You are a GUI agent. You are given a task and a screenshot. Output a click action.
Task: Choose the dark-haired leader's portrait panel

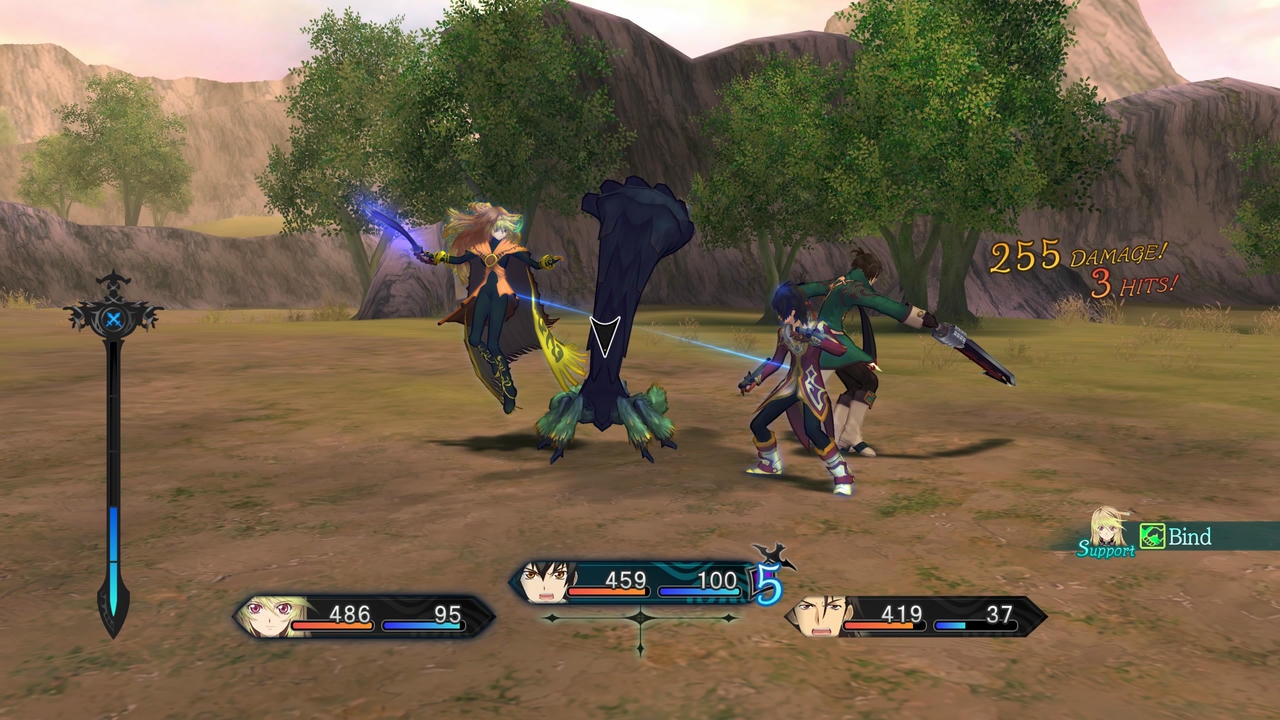click(x=545, y=581)
